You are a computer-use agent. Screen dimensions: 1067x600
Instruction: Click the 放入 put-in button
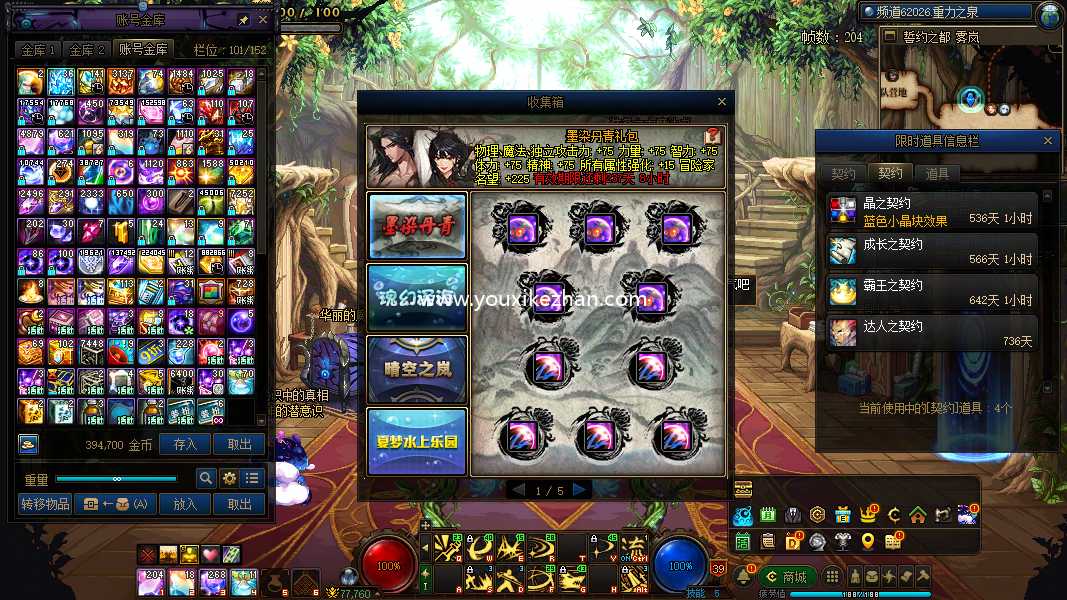coord(186,504)
